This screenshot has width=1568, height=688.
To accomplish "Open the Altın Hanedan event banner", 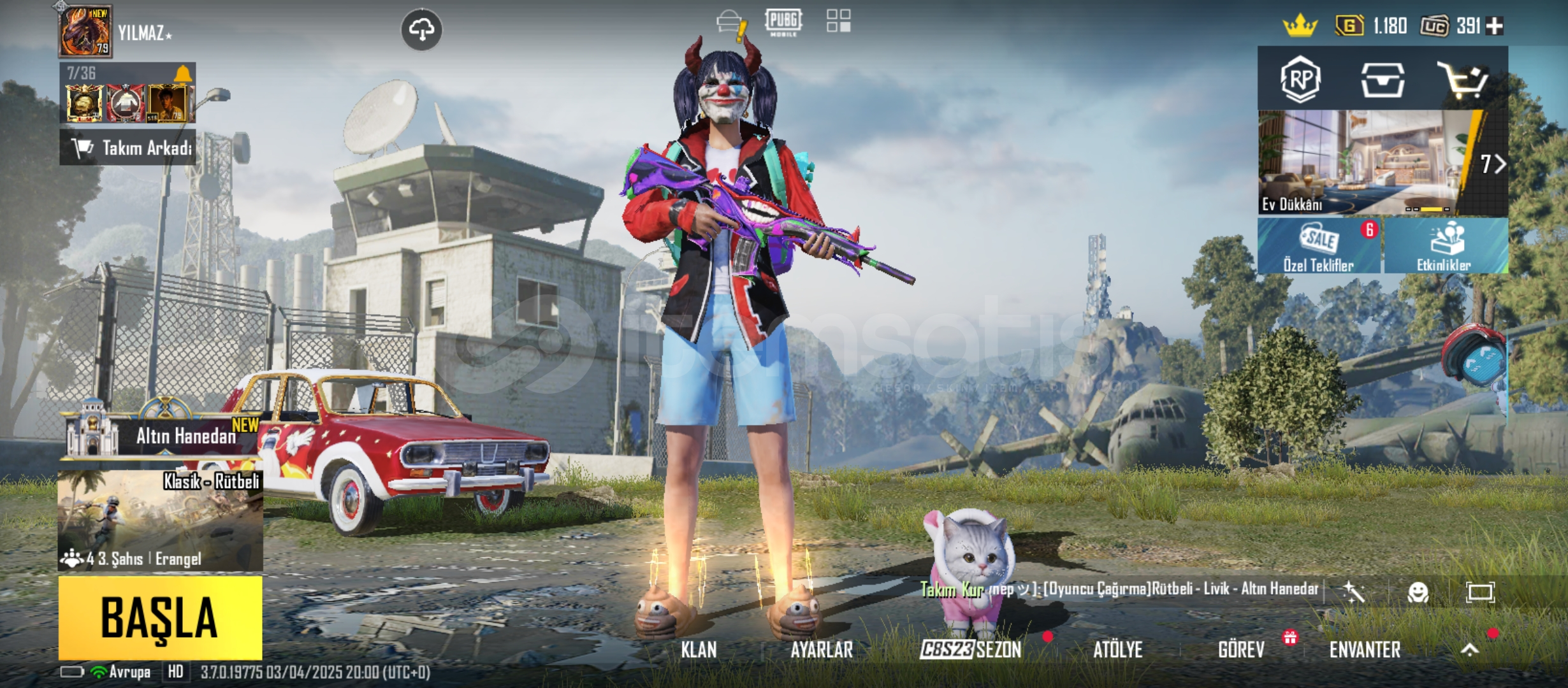I will click(163, 436).
